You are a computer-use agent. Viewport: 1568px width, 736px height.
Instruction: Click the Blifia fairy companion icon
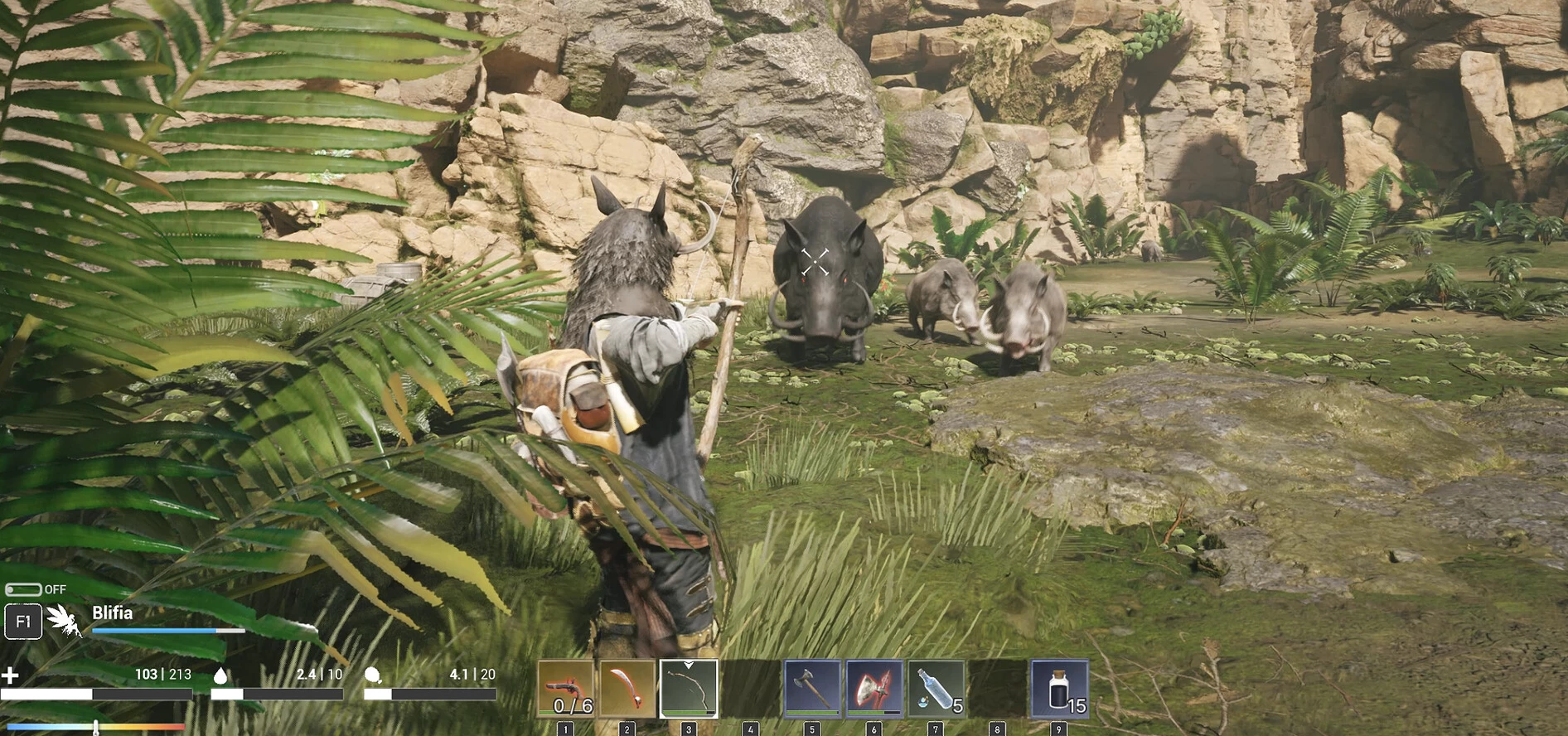coord(65,620)
